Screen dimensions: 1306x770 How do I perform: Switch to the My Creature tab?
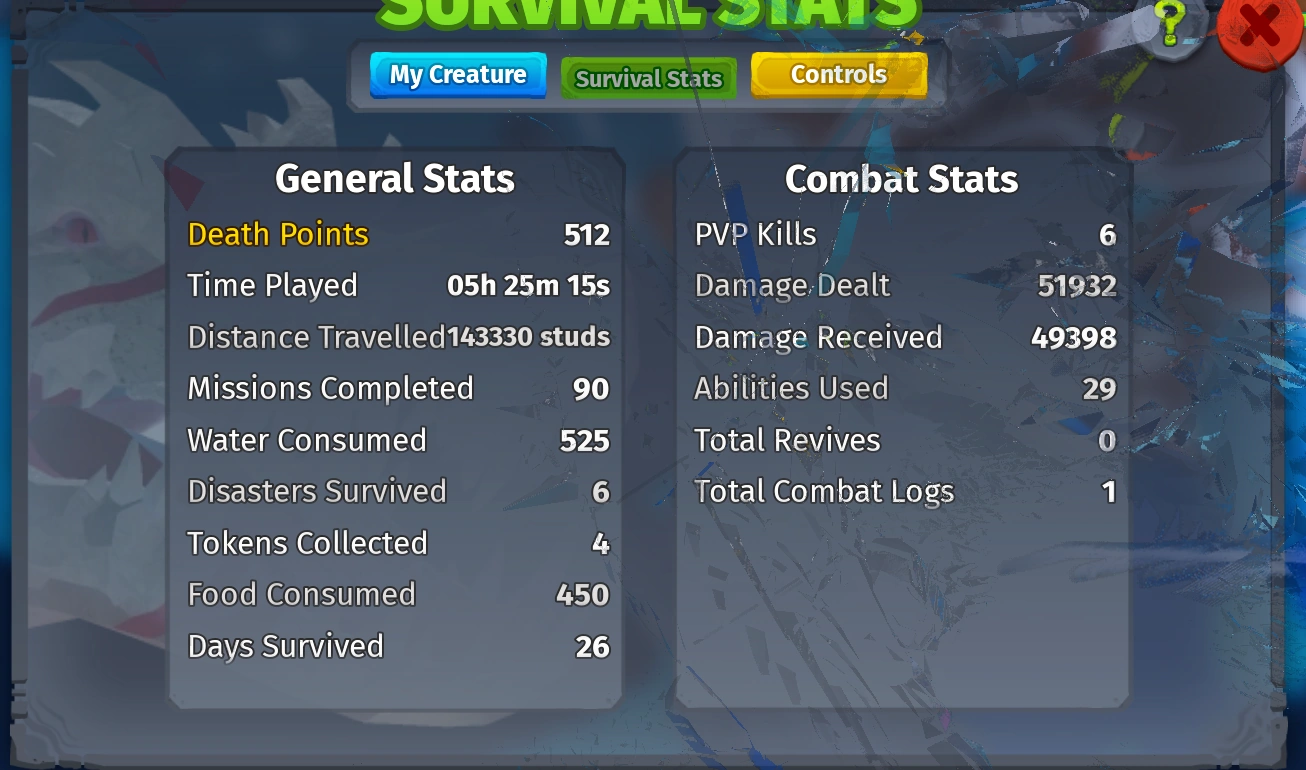(x=457, y=75)
